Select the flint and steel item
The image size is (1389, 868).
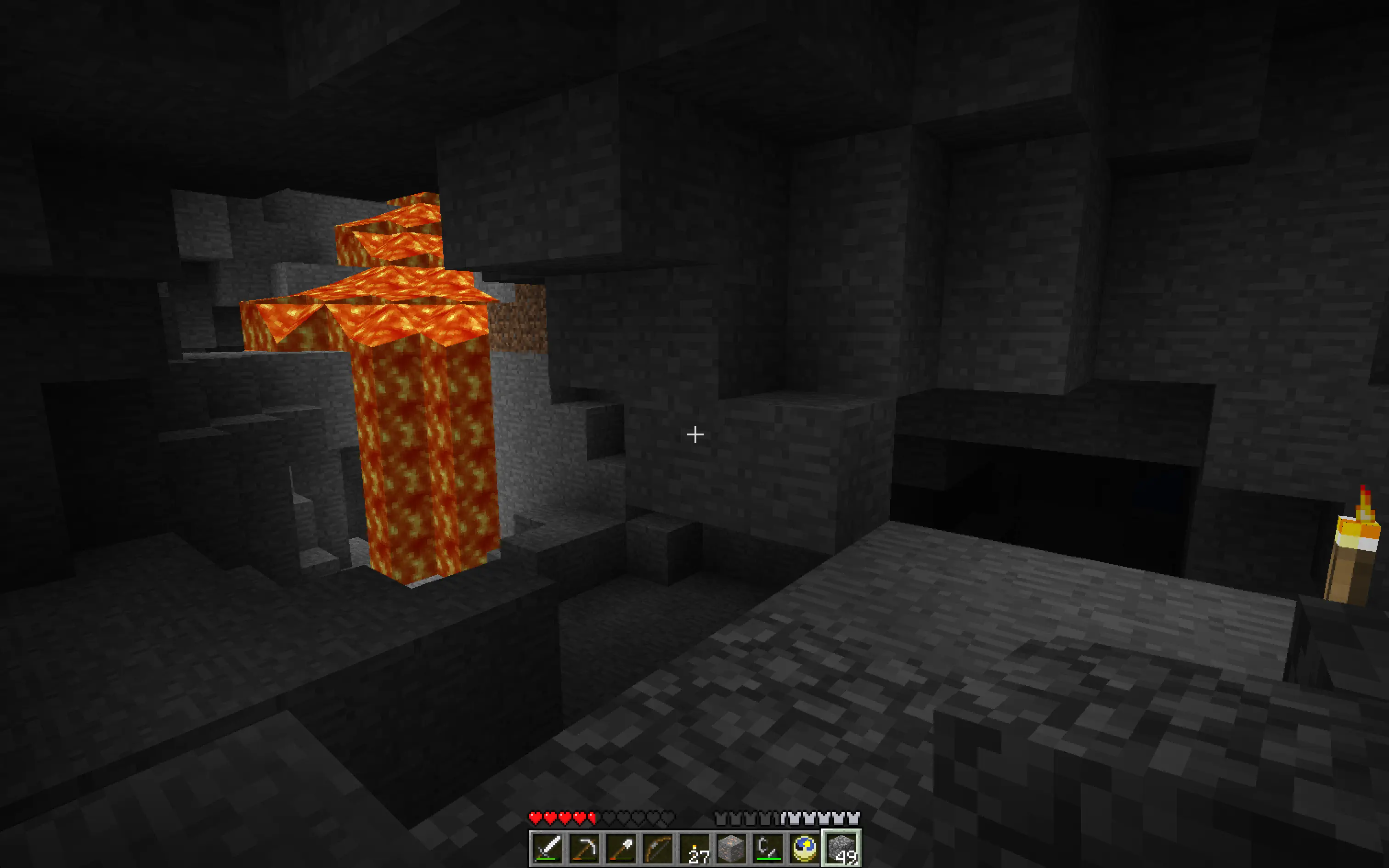click(x=769, y=850)
